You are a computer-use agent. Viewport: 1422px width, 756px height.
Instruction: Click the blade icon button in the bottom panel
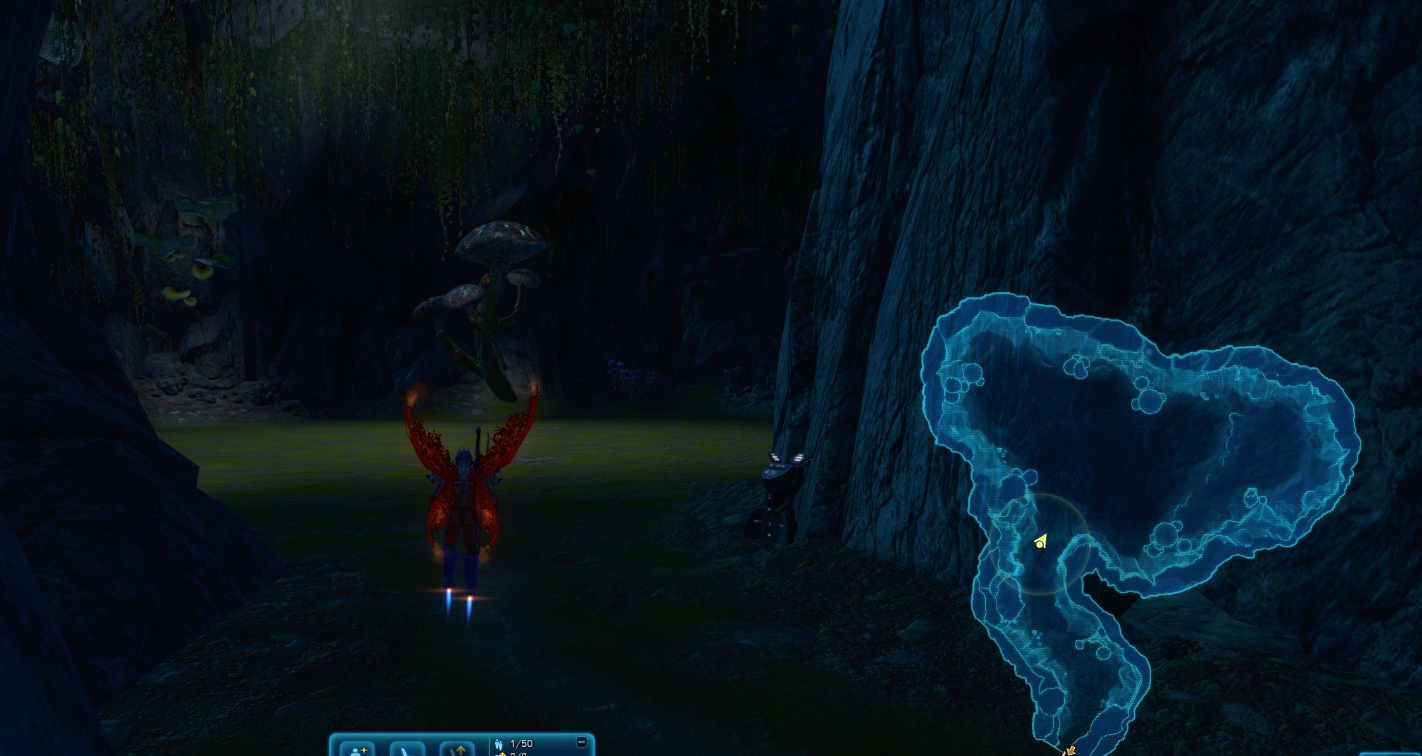[407, 748]
